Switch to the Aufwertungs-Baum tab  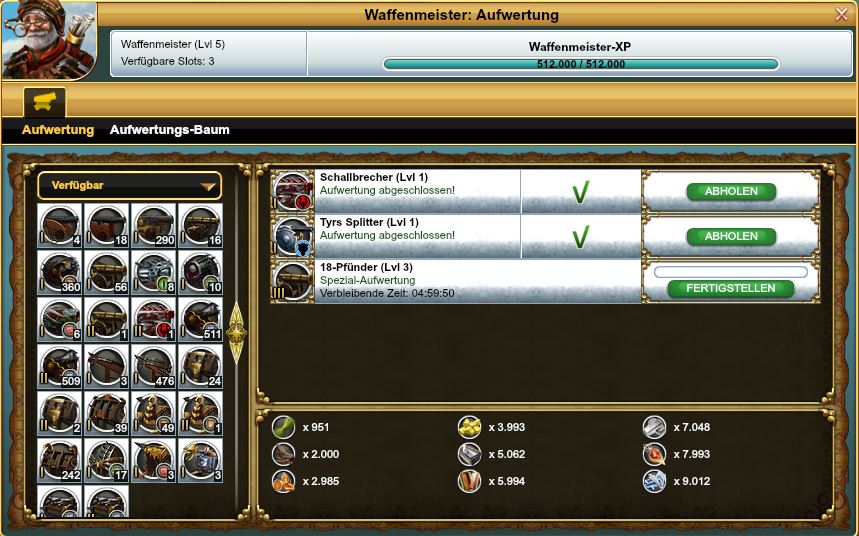coord(169,130)
